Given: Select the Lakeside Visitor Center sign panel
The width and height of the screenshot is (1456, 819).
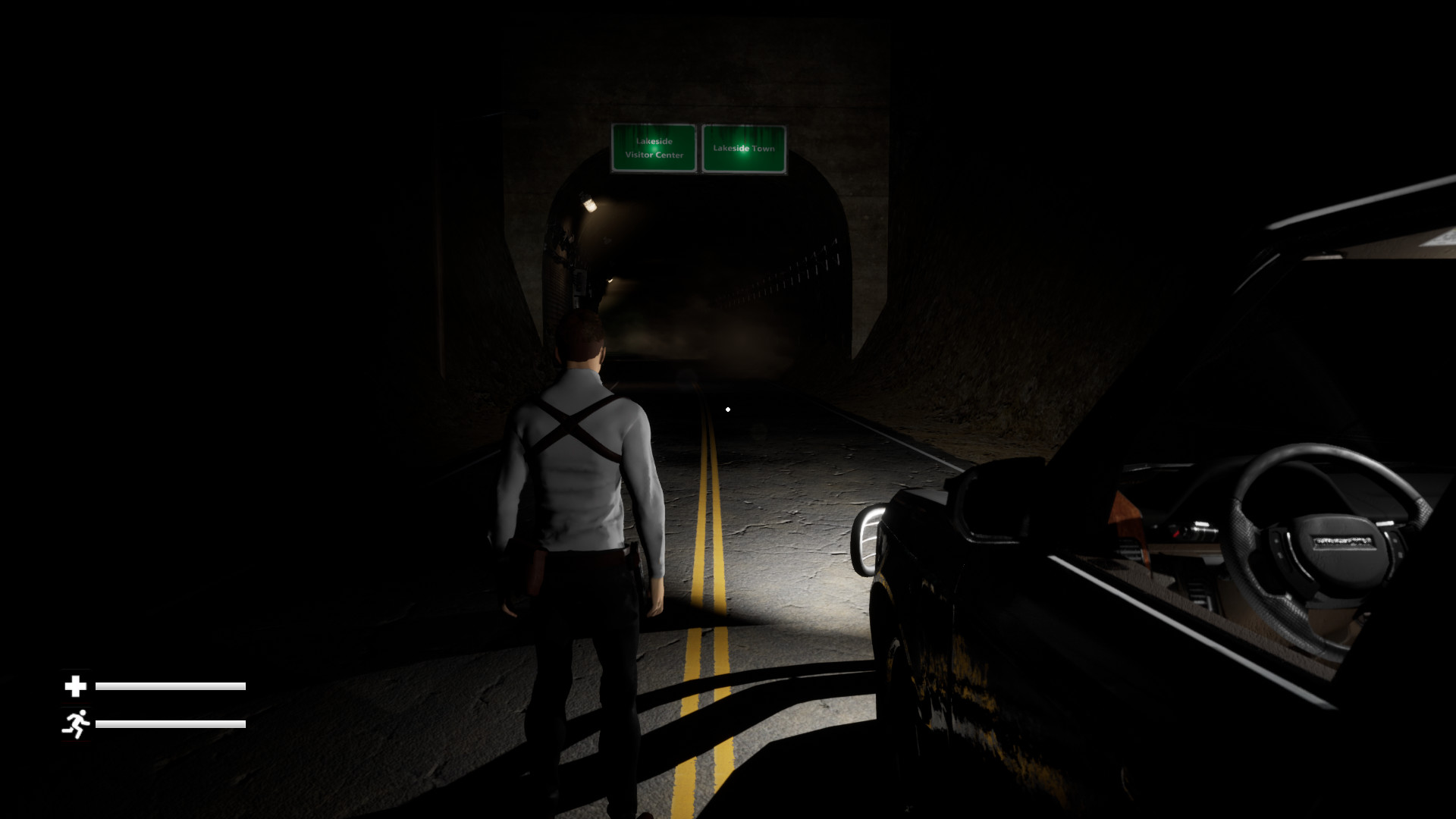Looking at the screenshot, I should (x=654, y=149).
